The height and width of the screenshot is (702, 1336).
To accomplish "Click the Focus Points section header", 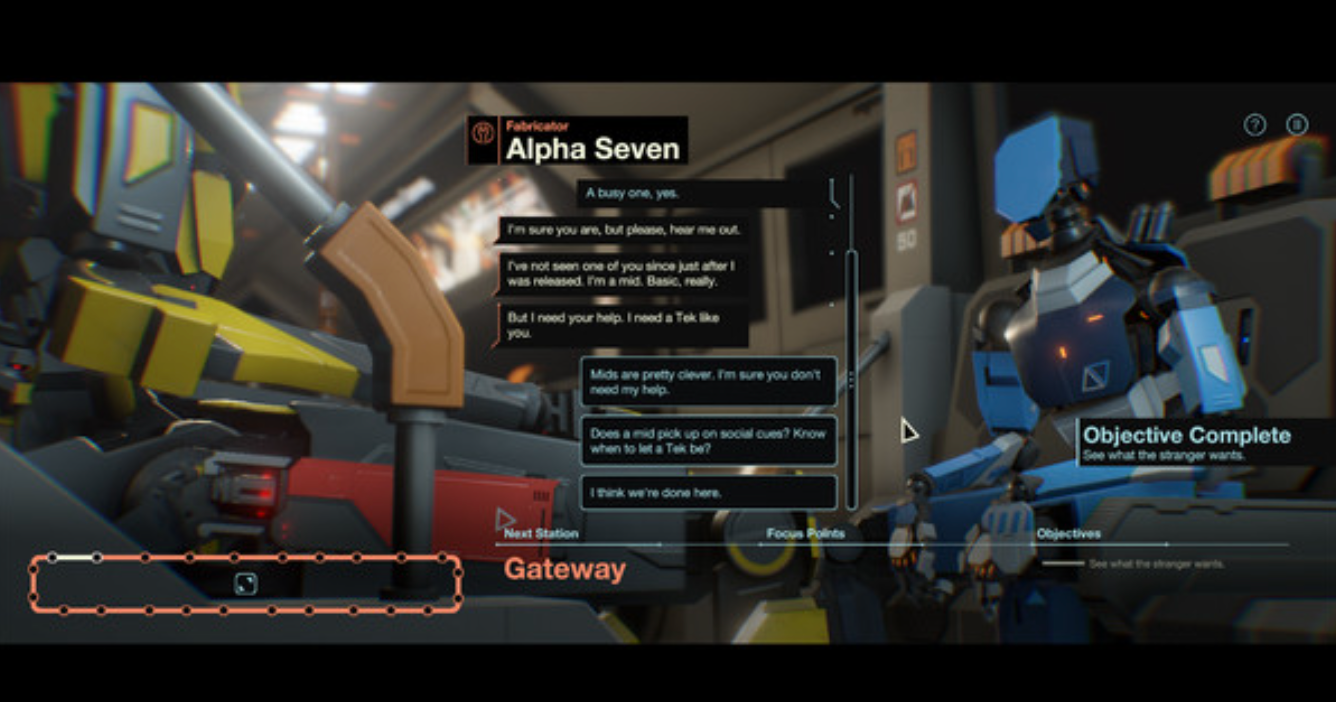I will pos(805,534).
